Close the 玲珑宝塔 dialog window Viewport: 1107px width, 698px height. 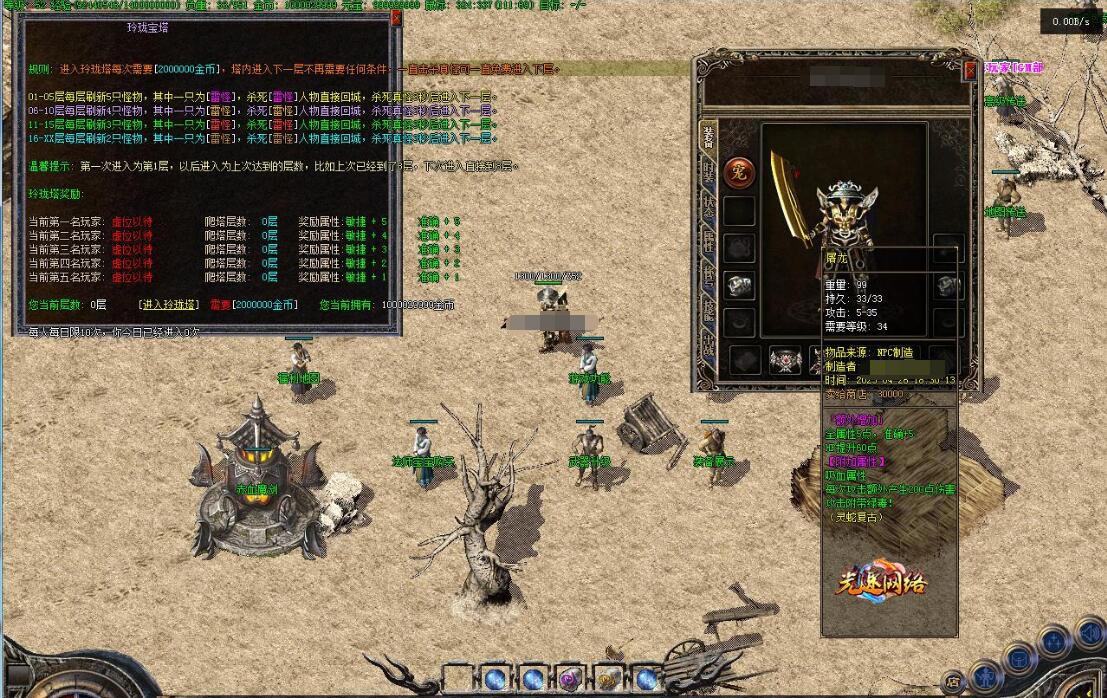click(396, 17)
